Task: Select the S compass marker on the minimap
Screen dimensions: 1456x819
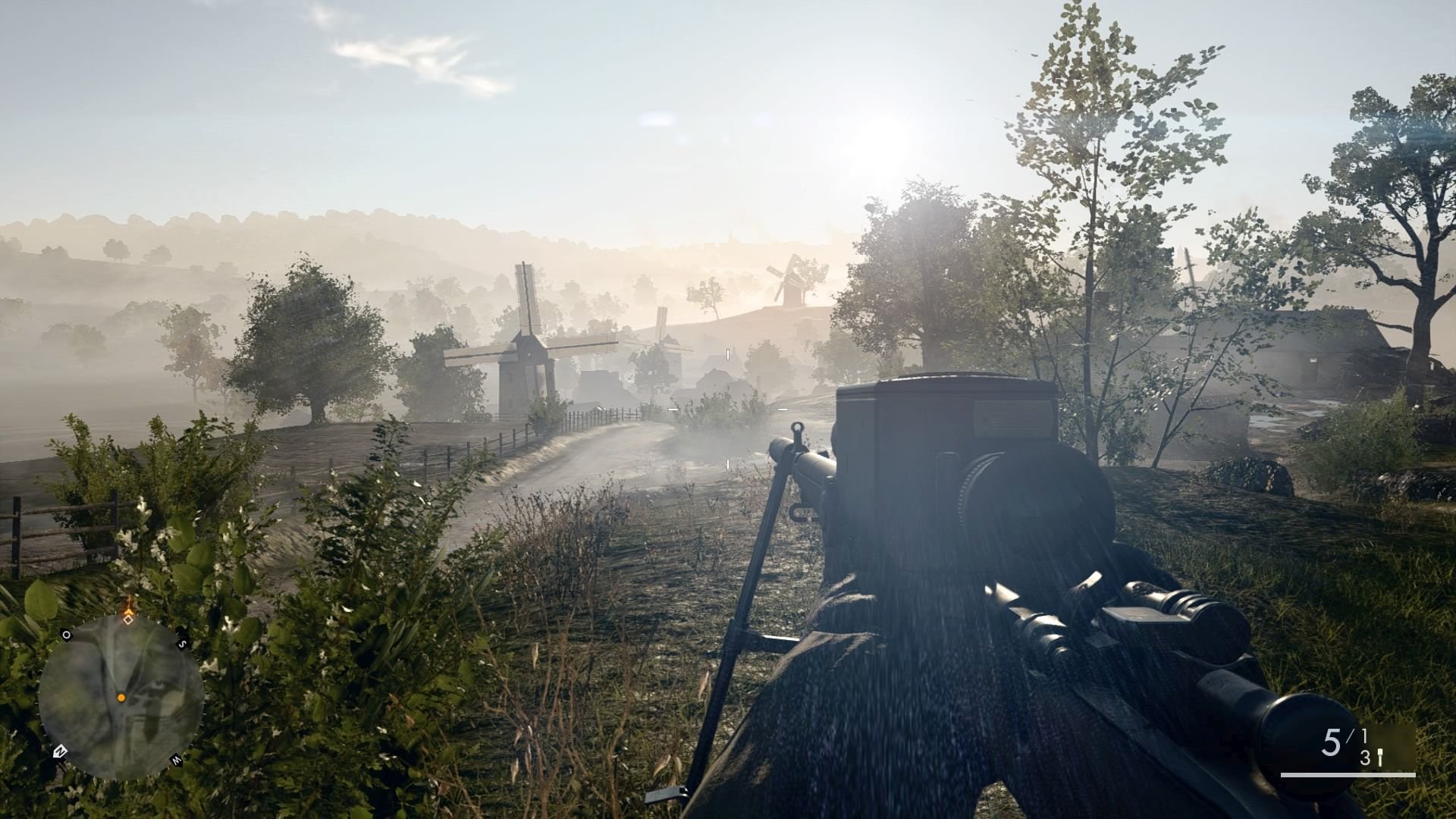Action: (x=183, y=643)
